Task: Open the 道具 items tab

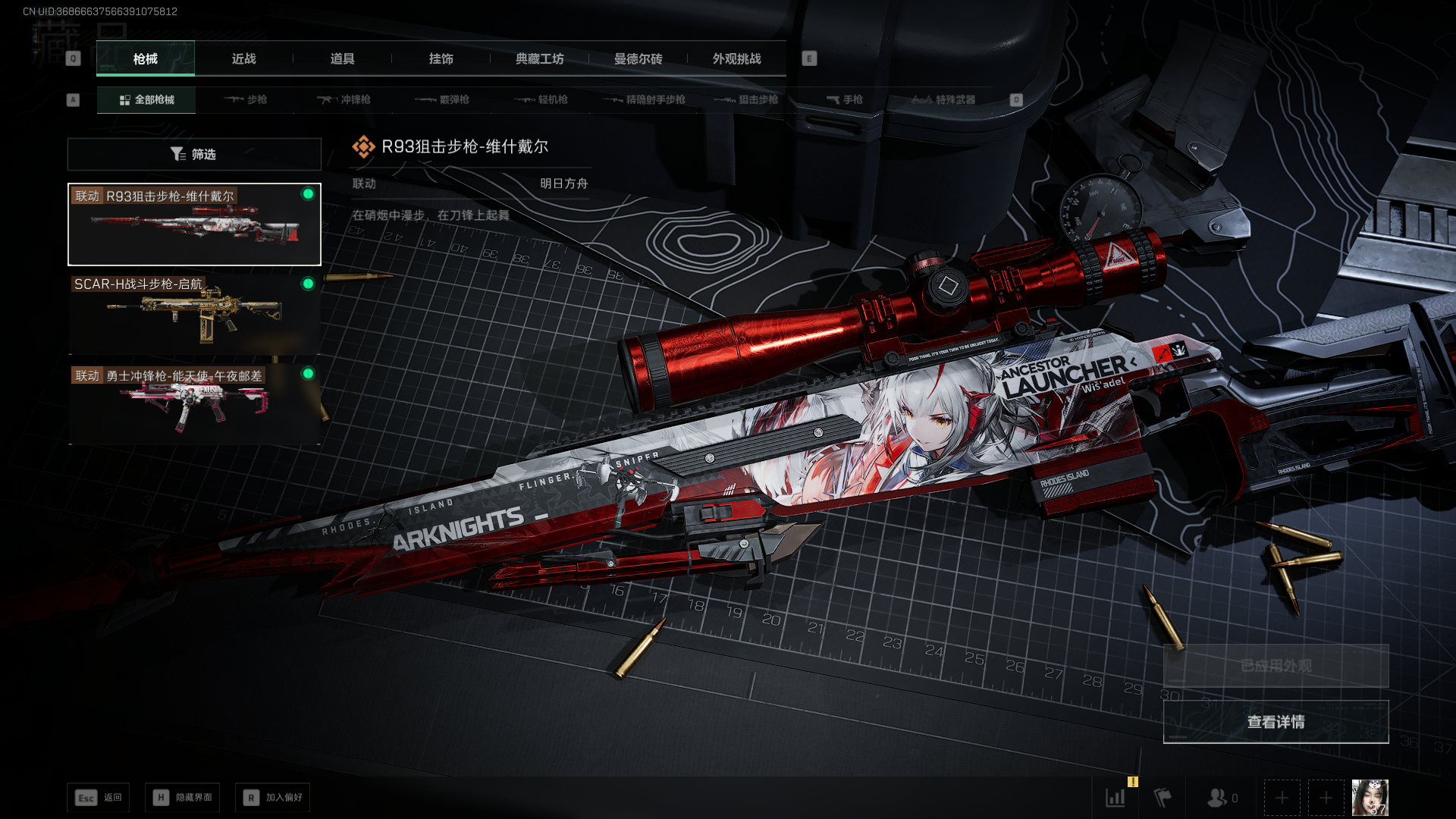Action: (x=342, y=58)
